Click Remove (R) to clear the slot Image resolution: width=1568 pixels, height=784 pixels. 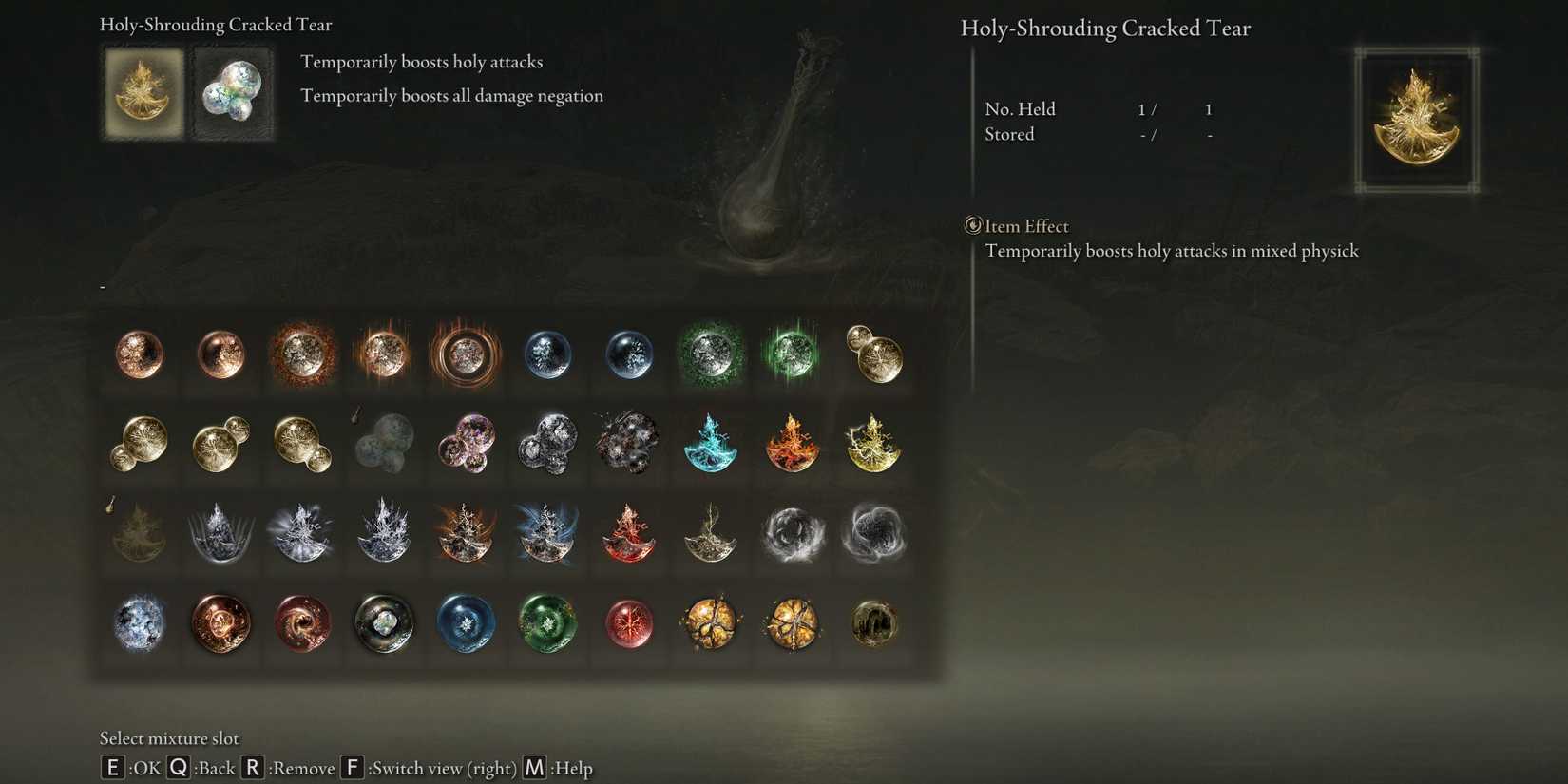(253, 768)
